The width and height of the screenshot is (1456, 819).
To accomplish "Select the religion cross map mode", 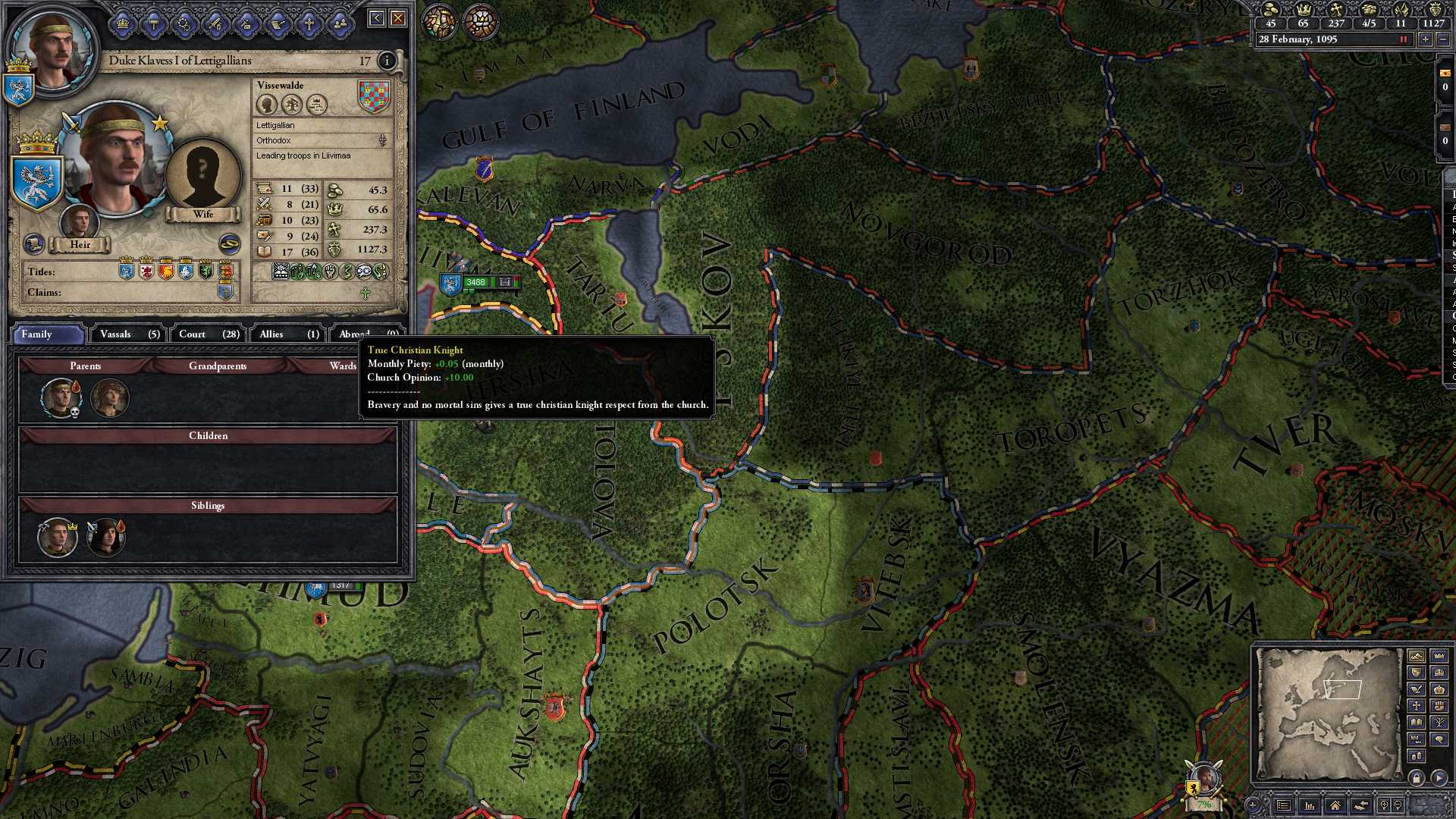I will click(x=1416, y=706).
